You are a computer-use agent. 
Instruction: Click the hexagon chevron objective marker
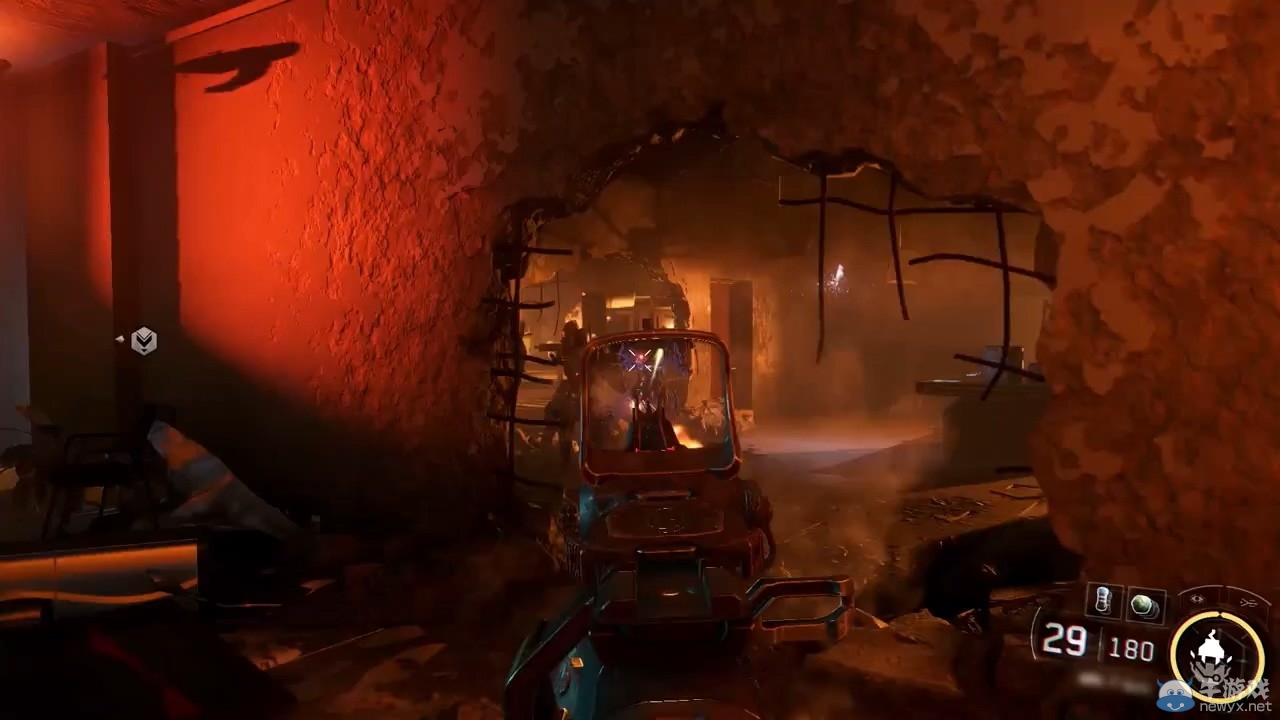coord(144,341)
